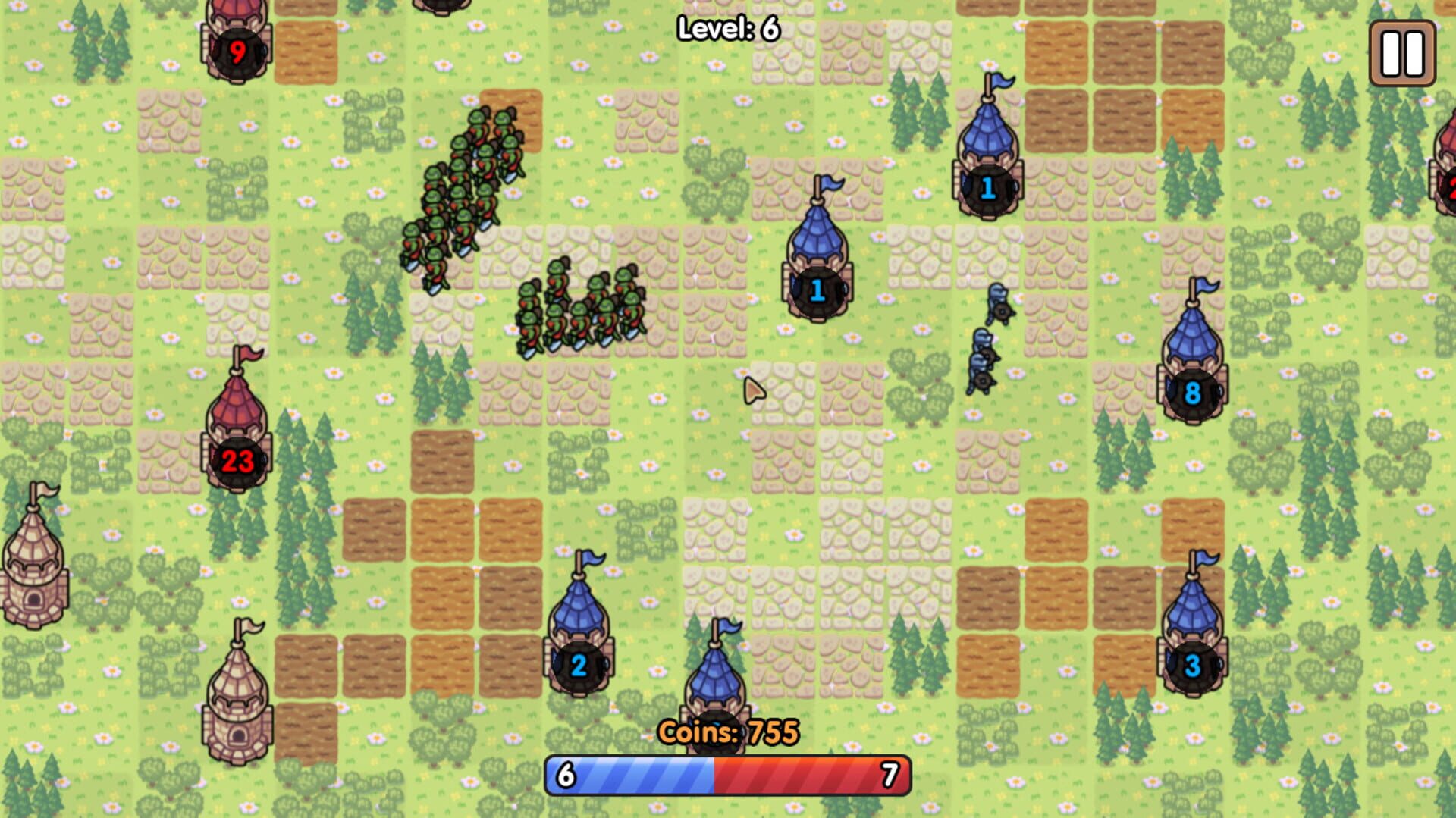Viewport: 1456px width, 818px height.
Task: Select the red tower labeled 23
Action: [237, 456]
